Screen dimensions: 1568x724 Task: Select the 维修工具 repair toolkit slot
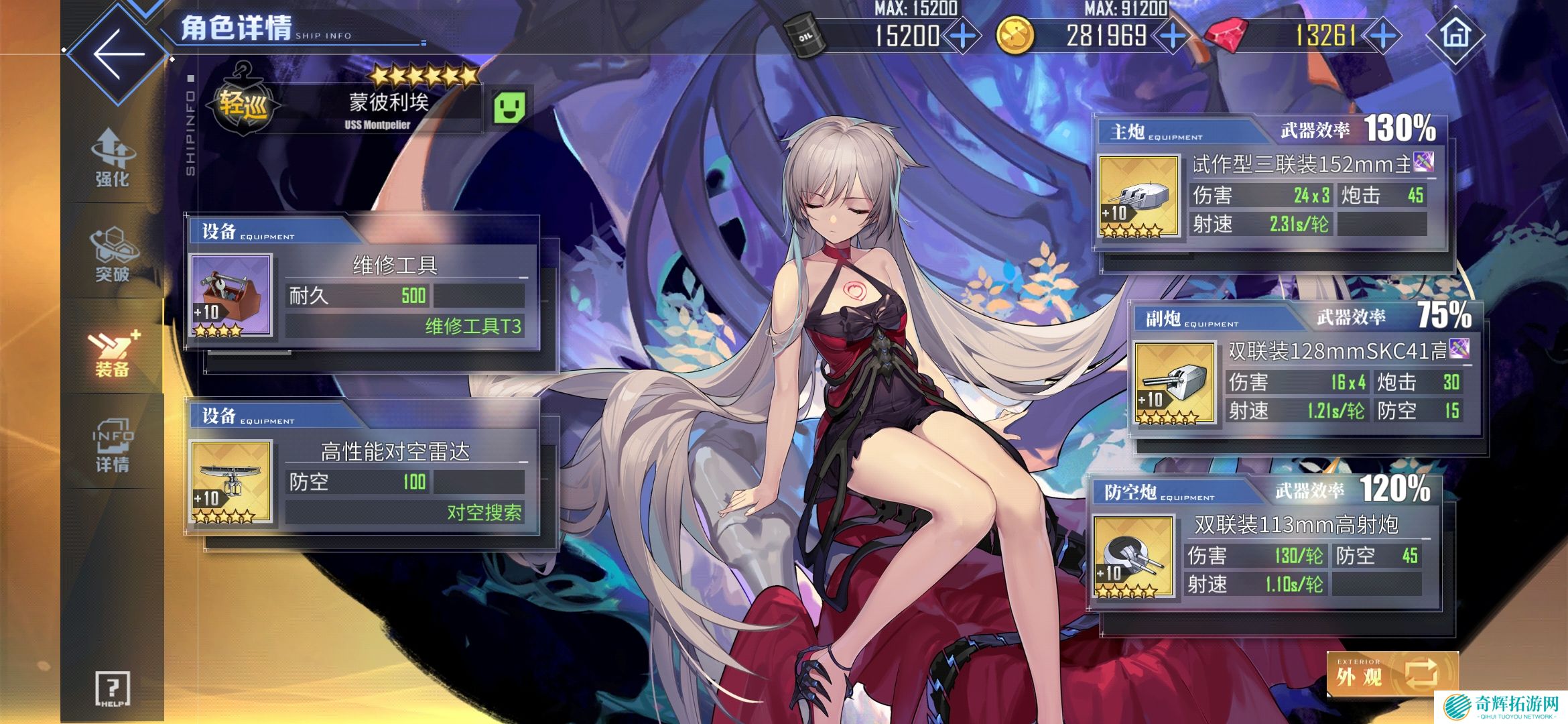[231, 295]
